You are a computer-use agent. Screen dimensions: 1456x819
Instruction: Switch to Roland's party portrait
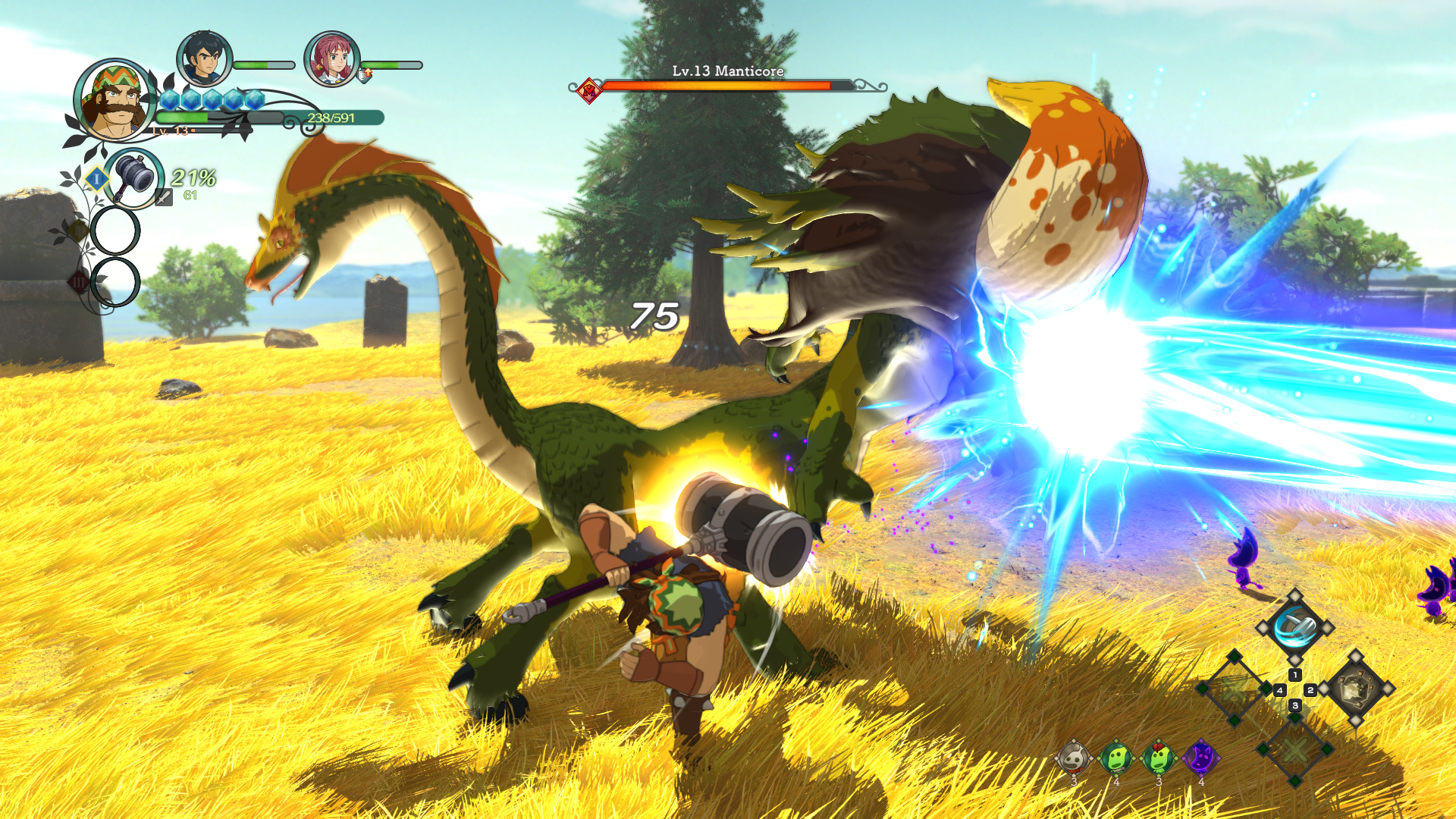pyautogui.click(x=203, y=59)
